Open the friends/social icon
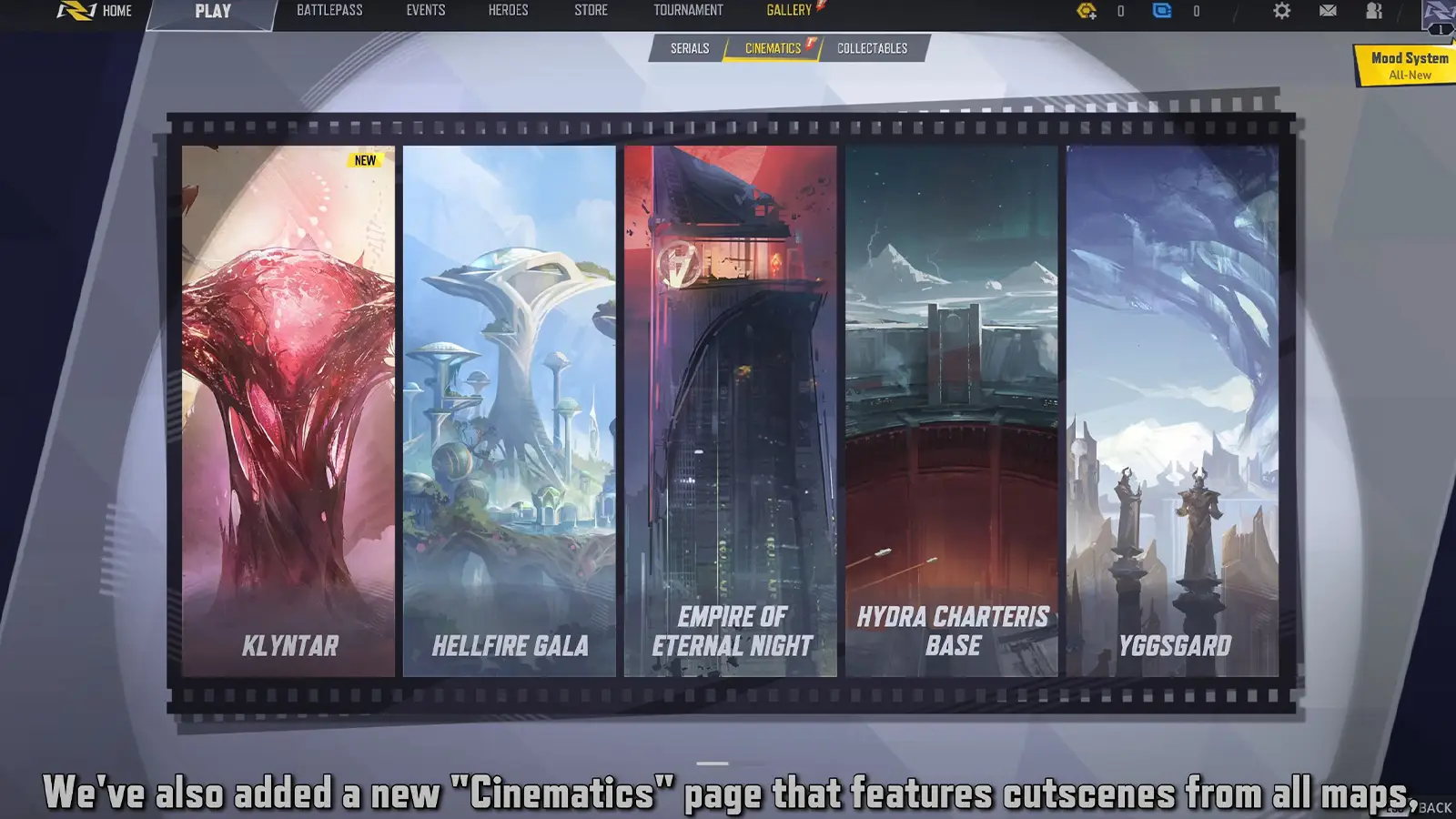Image resolution: width=1456 pixels, height=819 pixels. [x=1374, y=11]
